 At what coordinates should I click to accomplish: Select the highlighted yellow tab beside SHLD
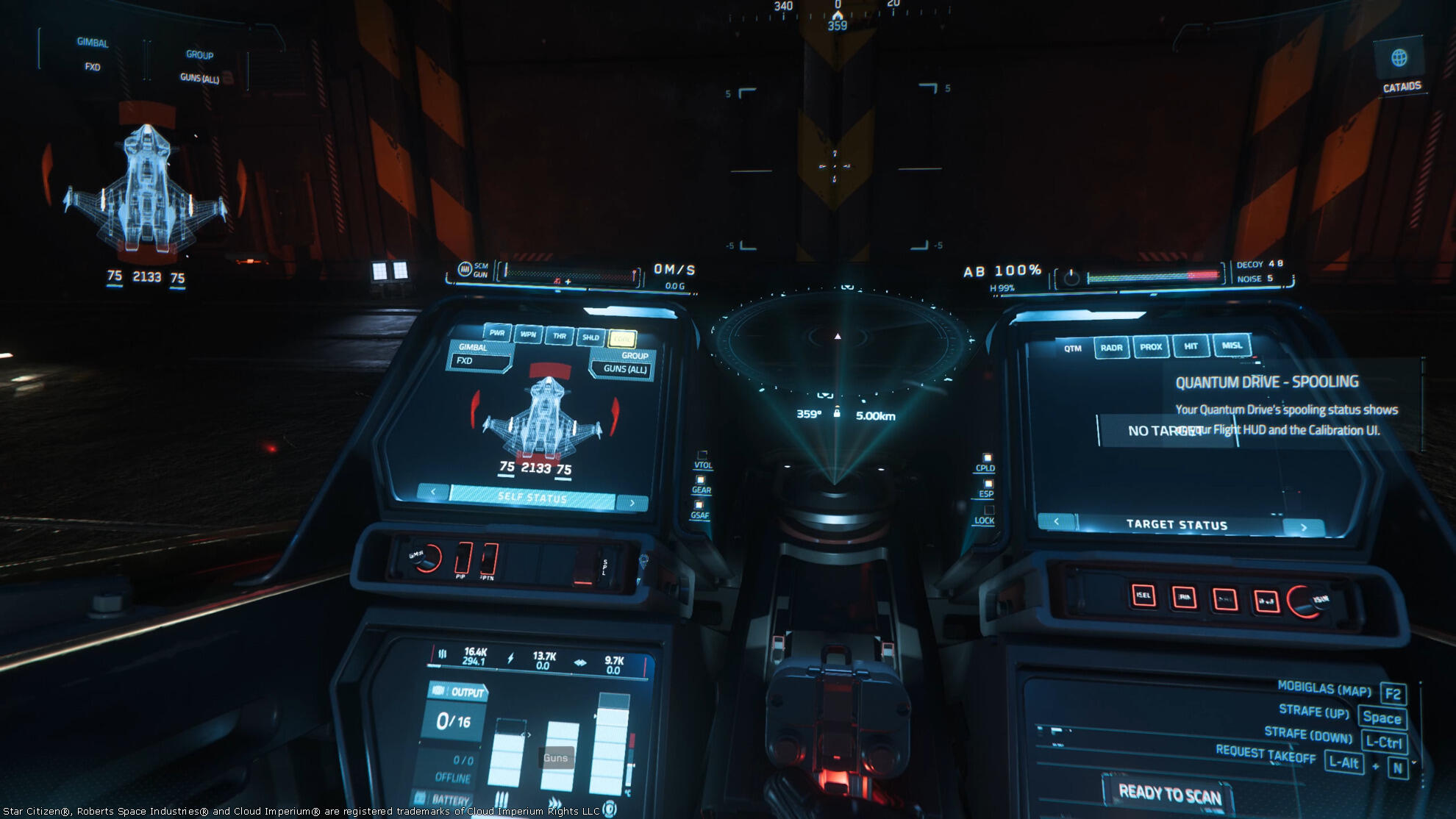(x=622, y=339)
